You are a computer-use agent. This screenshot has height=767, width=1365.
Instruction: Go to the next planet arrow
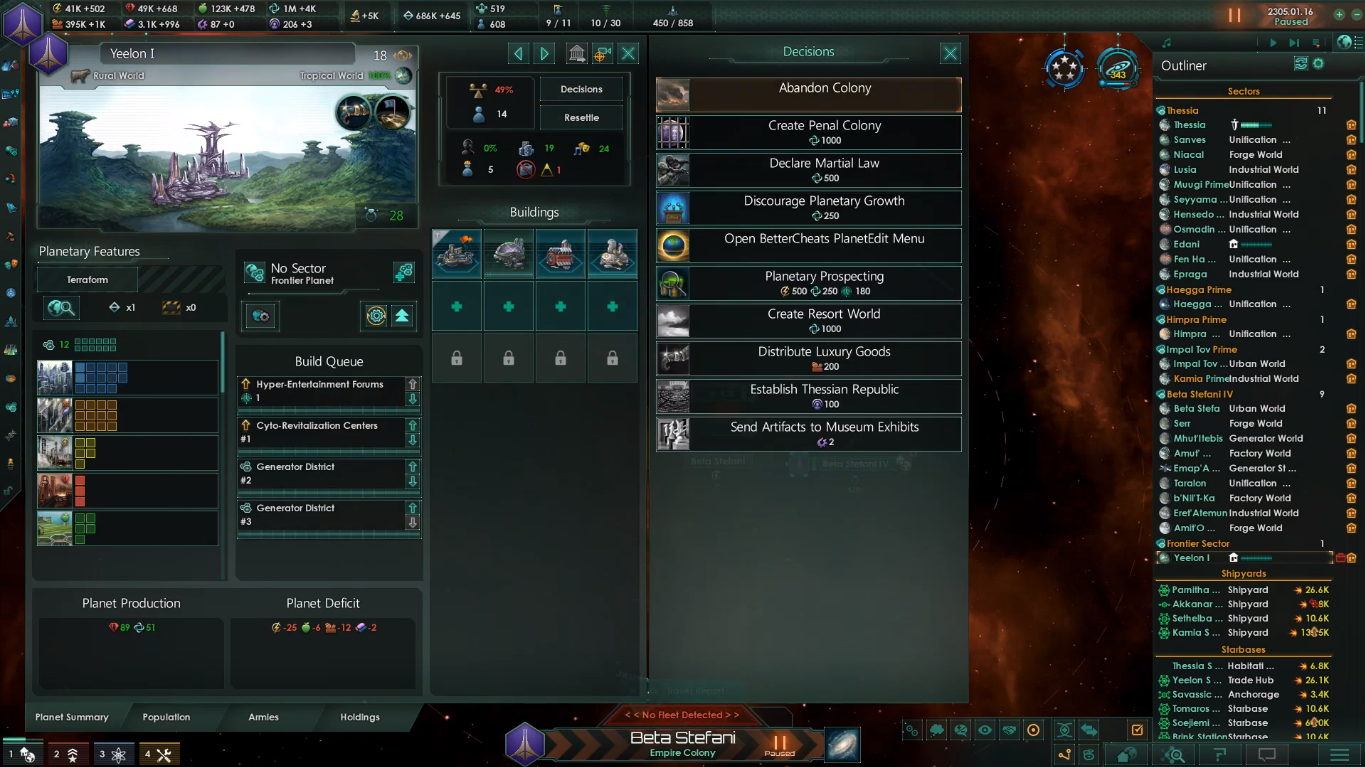[545, 53]
